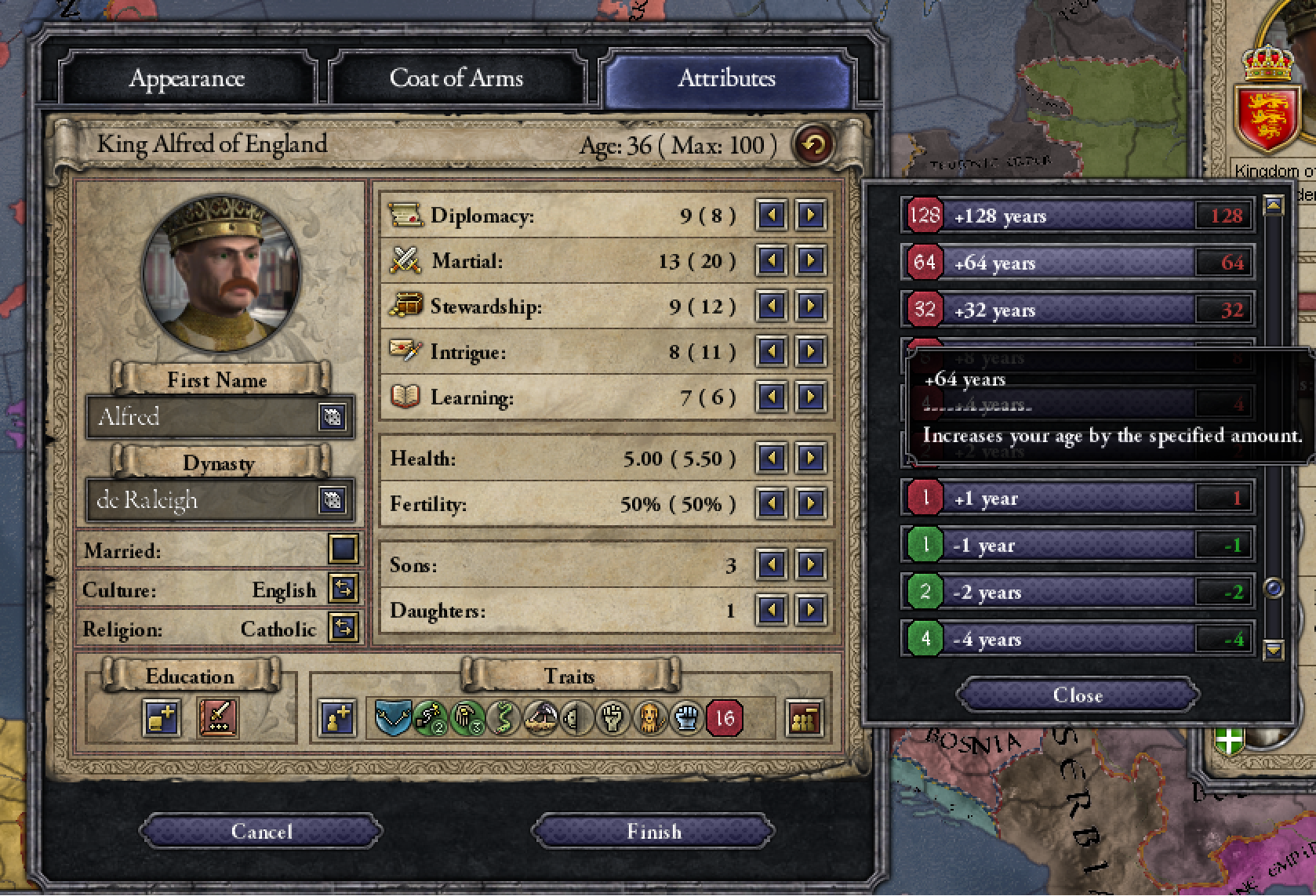Change the English culture setting
The height and width of the screenshot is (896, 1316).
pyautogui.click(x=344, y=589)
